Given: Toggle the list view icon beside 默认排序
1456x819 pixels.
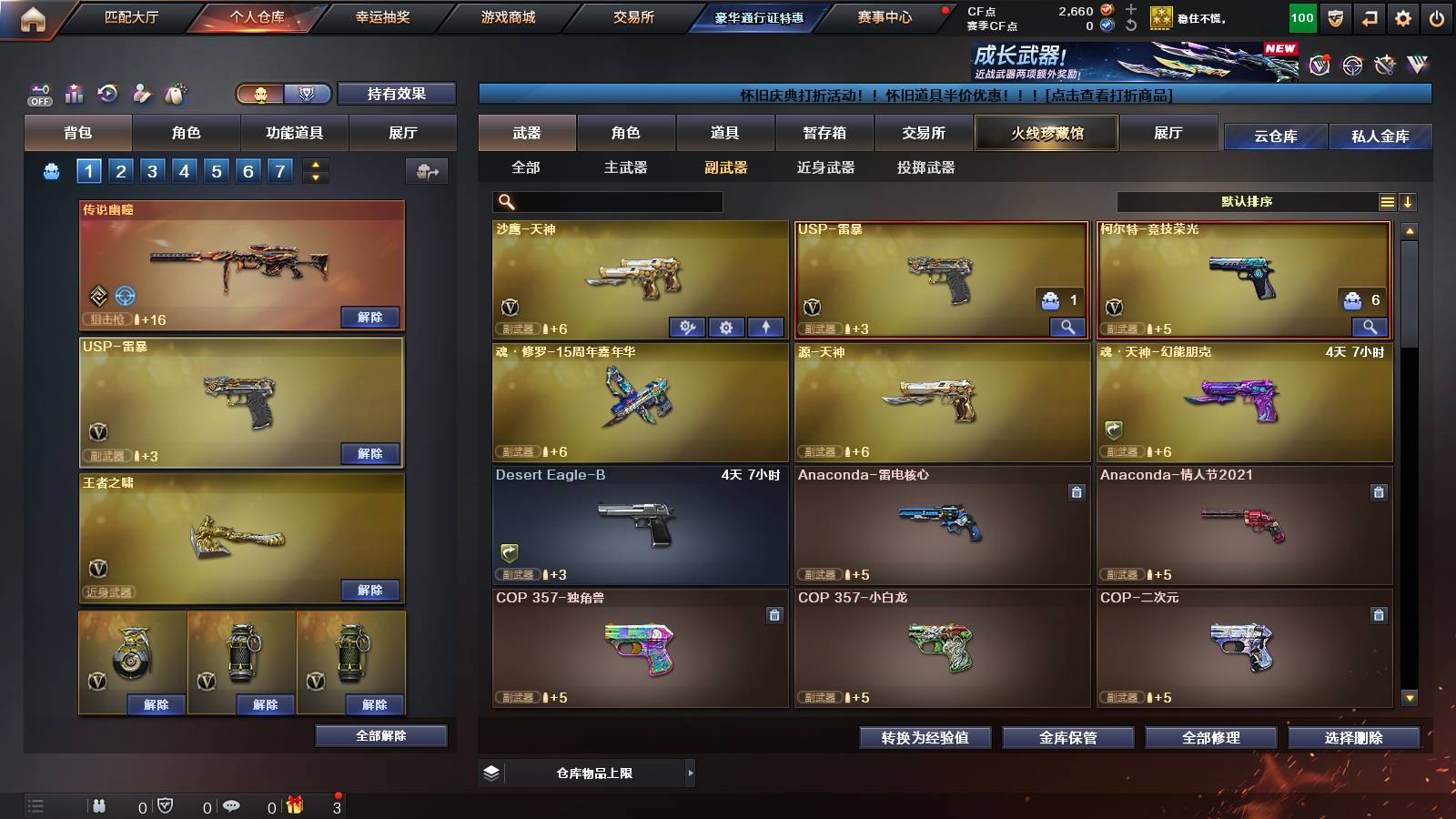Looking at the screenshot, I should coord(1387,201).
